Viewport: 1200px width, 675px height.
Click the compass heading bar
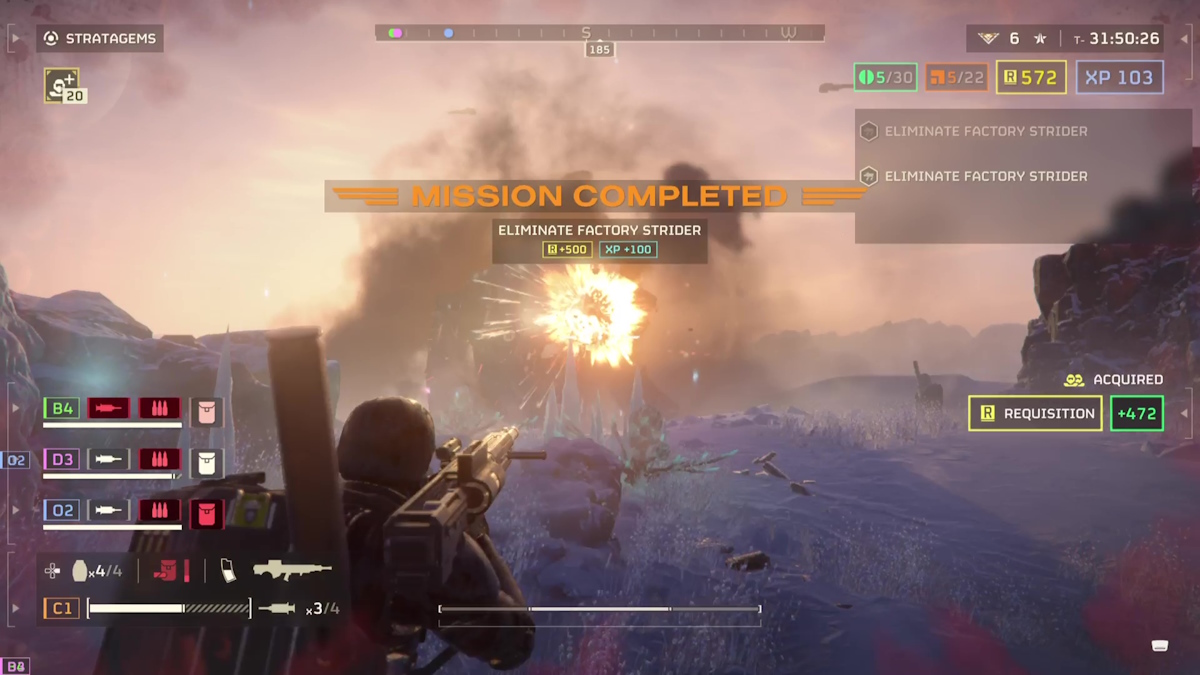tap(600, 33)
